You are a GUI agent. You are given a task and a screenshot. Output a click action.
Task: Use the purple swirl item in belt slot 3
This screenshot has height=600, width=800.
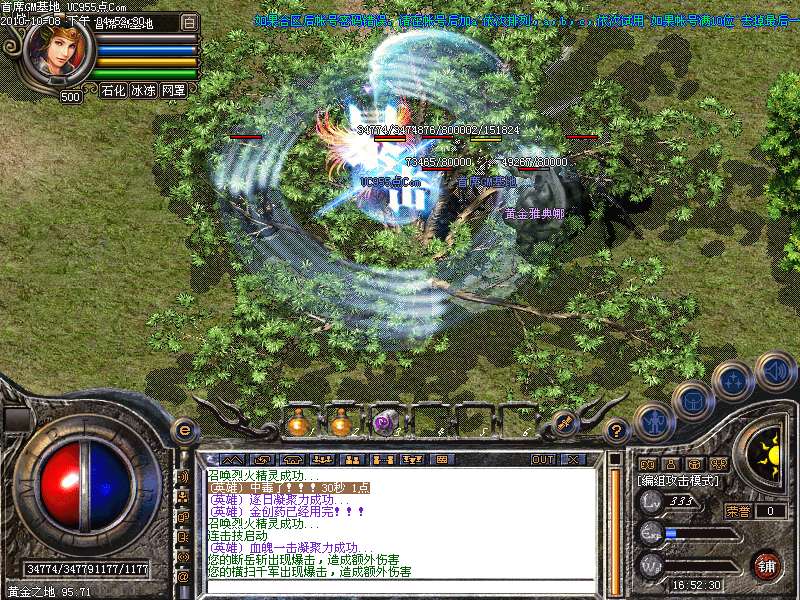click(384, 424)
